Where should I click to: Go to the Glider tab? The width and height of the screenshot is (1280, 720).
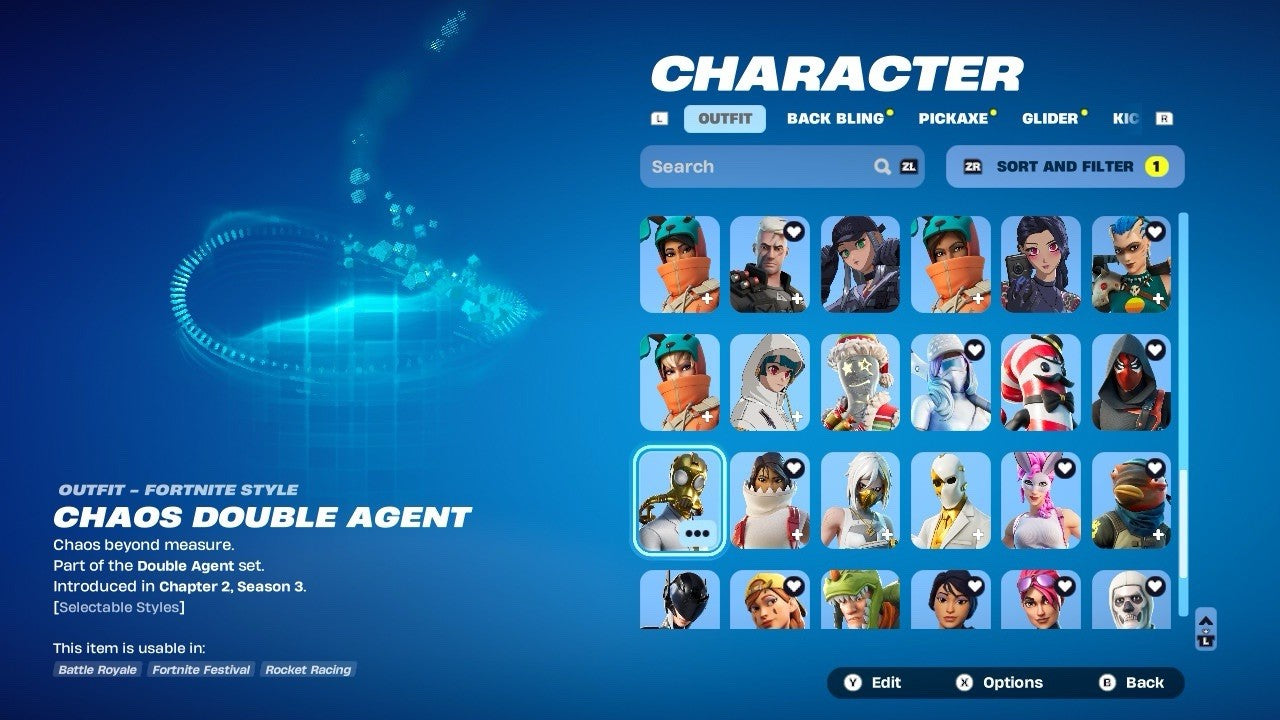coord(1050,119)
